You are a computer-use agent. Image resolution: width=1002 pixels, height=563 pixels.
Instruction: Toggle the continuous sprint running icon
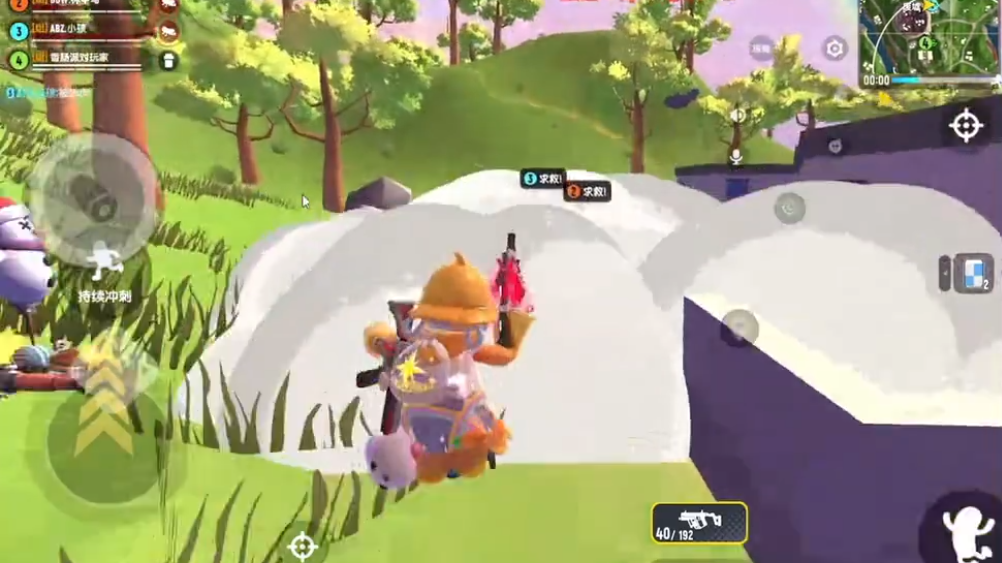pos(104,264)
